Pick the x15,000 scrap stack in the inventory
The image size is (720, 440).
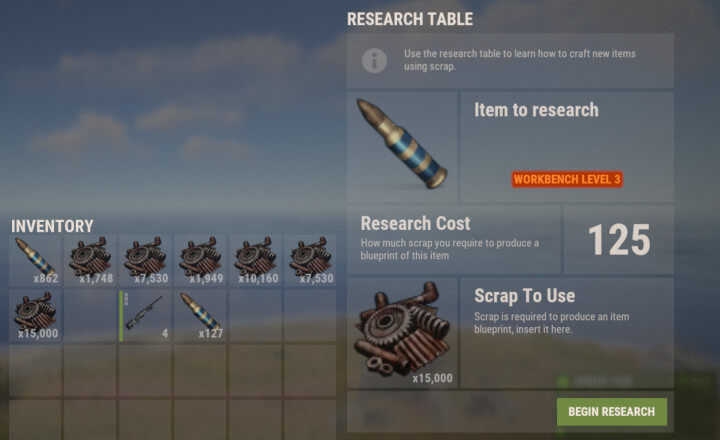pyautogui.click(x=35, y=316)
